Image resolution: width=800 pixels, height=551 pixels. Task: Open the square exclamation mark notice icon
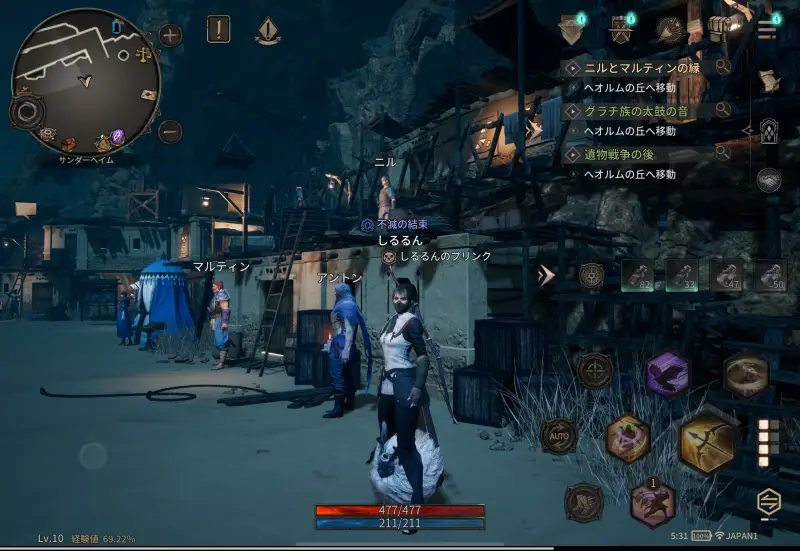click(219, 30)
